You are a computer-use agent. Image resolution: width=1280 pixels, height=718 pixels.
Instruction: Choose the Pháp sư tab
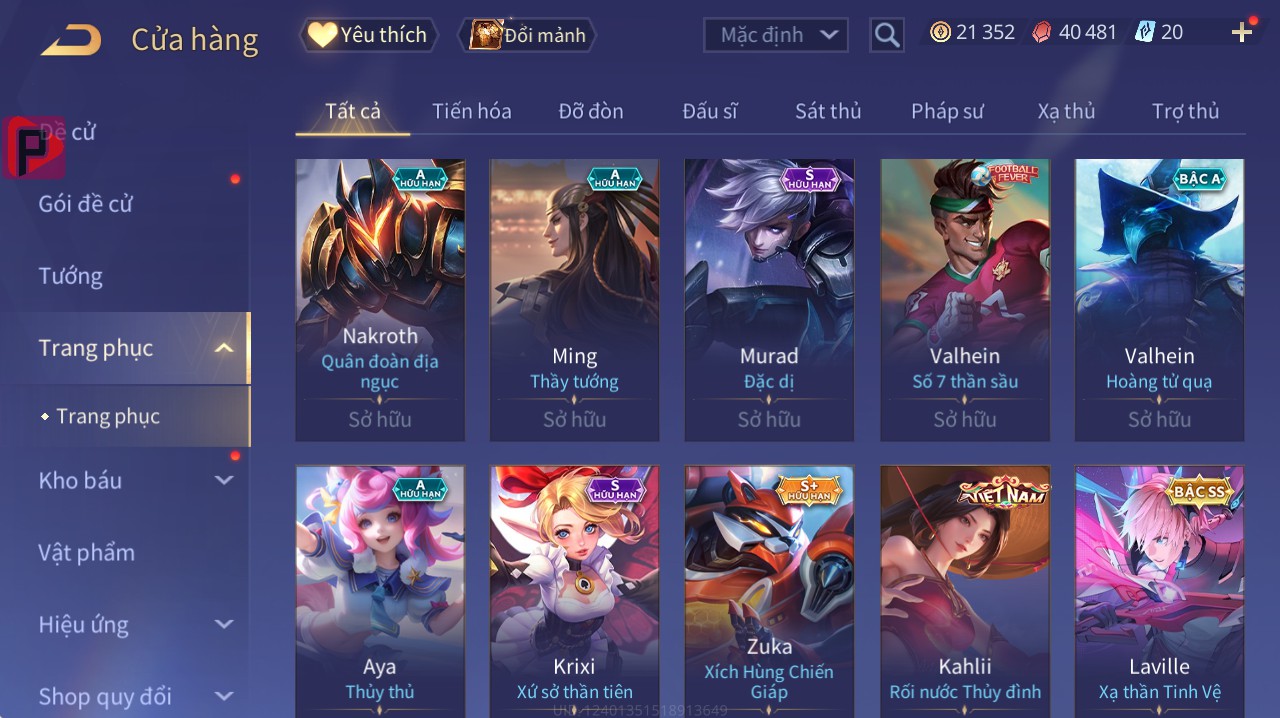point(947,111)
